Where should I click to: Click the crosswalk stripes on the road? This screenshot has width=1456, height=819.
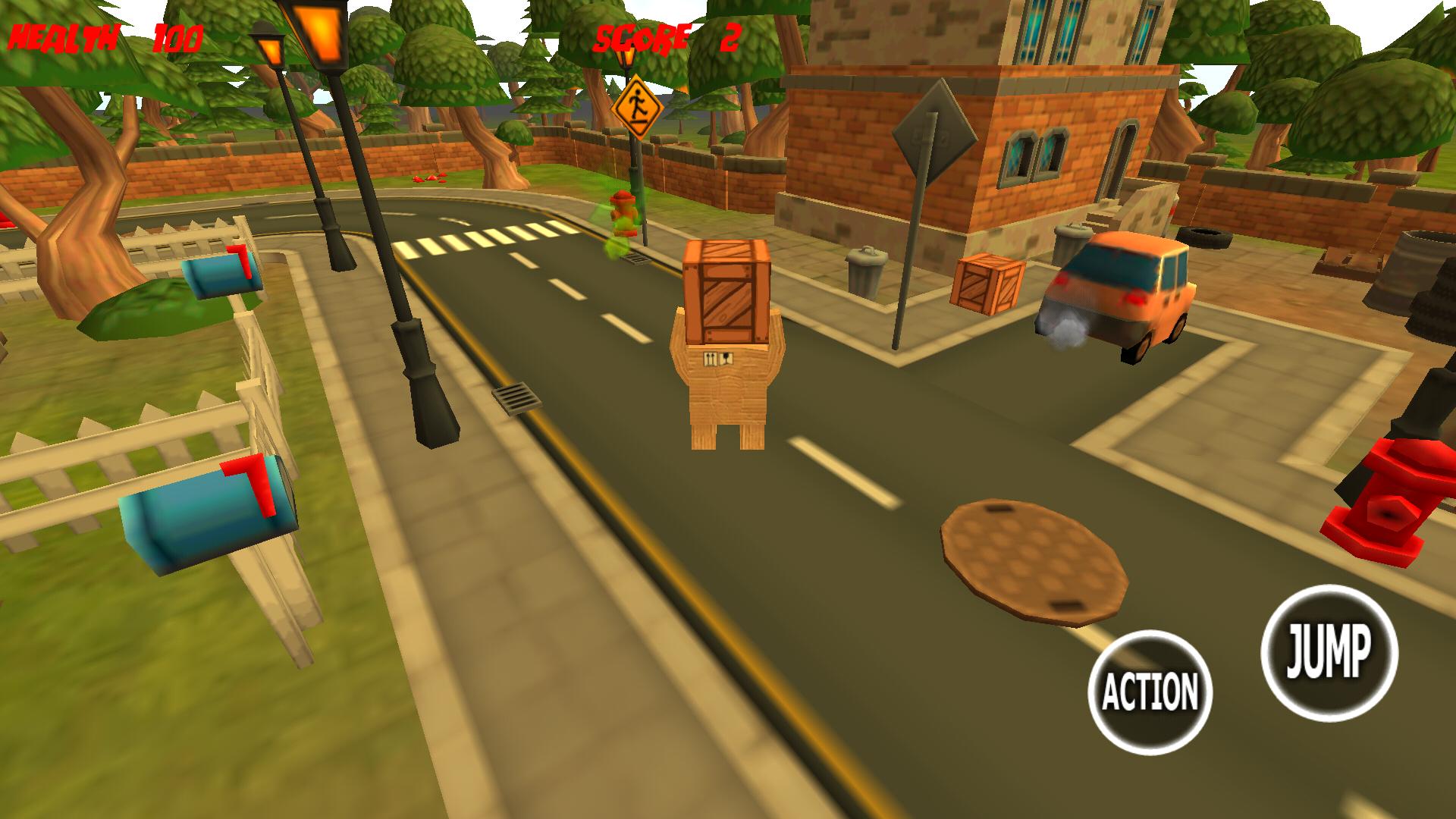coord(485,239)
